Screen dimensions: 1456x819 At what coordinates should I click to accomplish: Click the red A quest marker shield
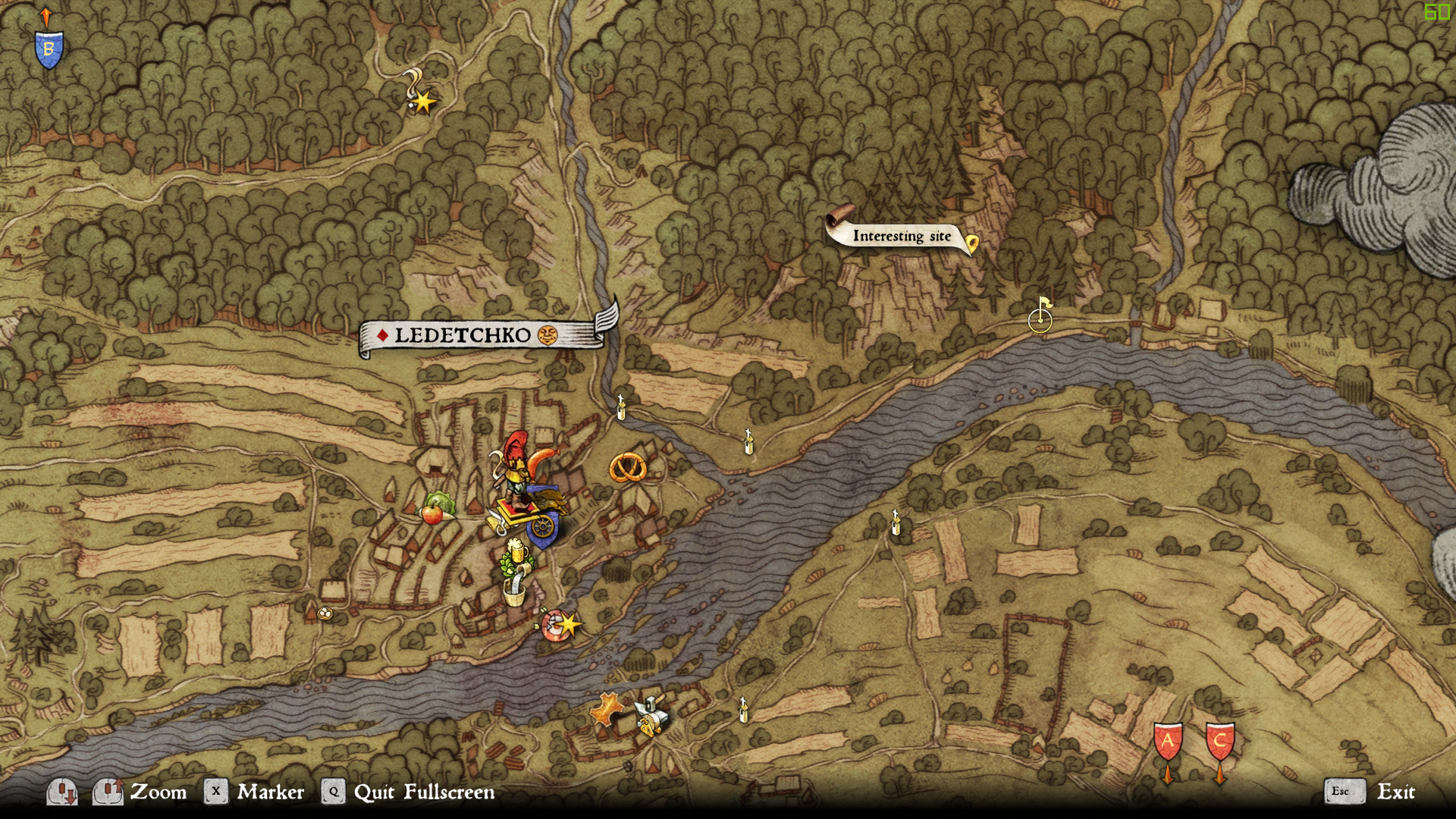pyautogui.click(x=1168, y=742)
